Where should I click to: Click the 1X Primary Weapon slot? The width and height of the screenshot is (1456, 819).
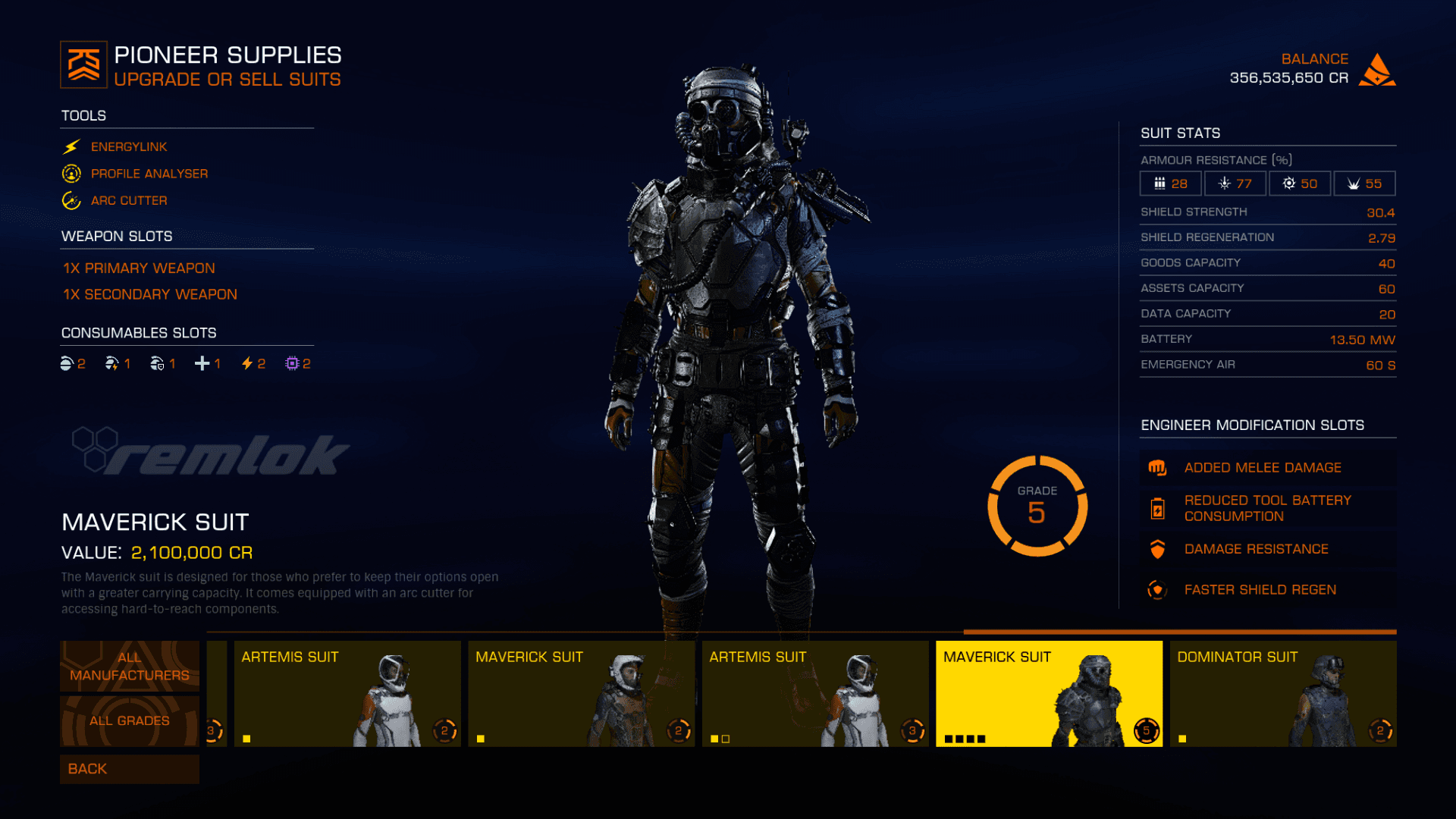[x=139, y=268]
